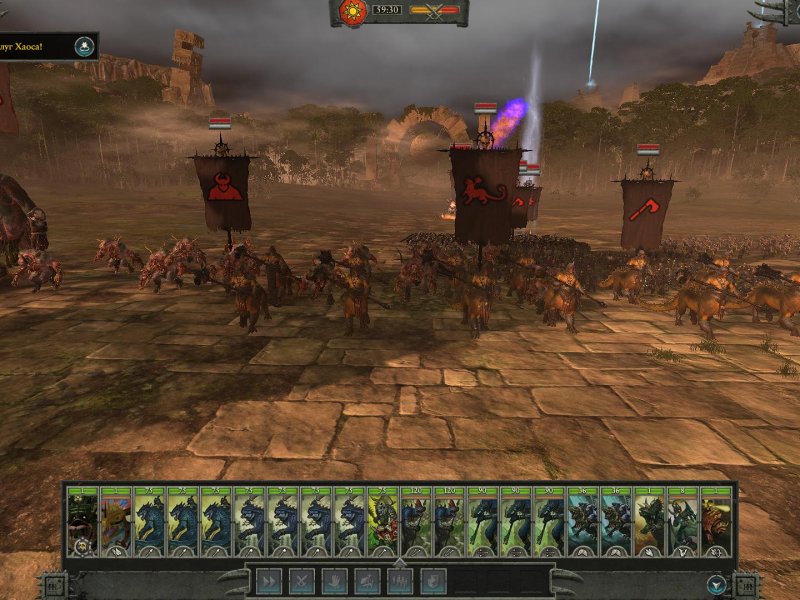800x600 pixels.
Task: Toggle the formation group button
Action: (400, 580)
